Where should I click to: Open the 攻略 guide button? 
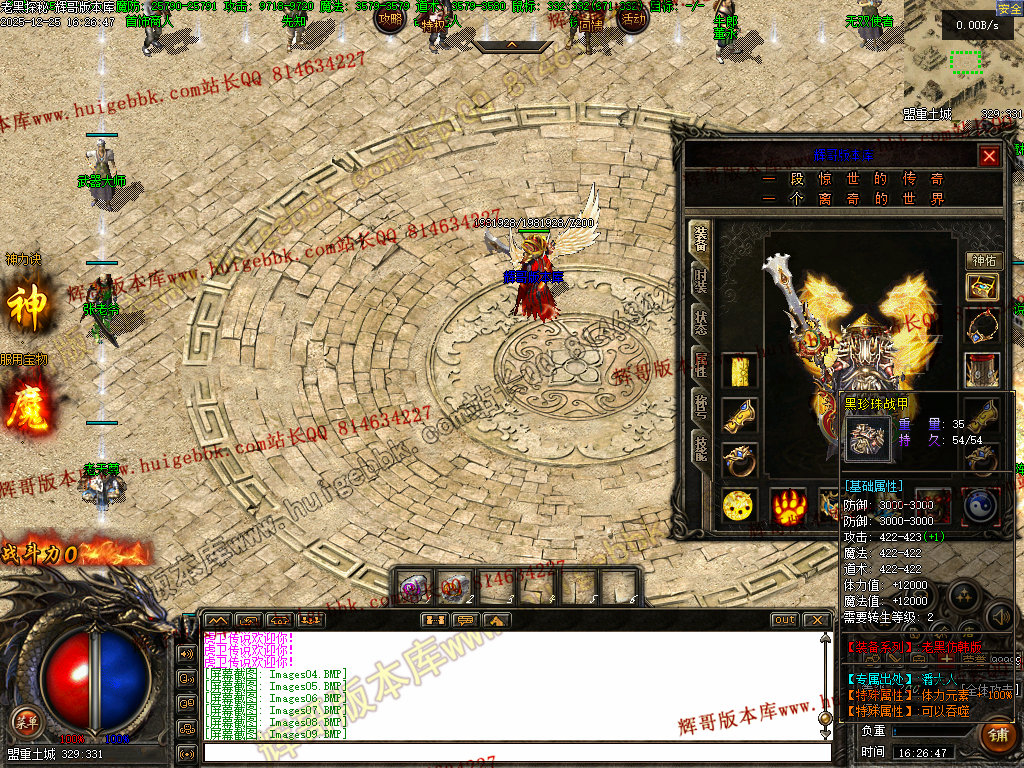(x=391, y=18)
